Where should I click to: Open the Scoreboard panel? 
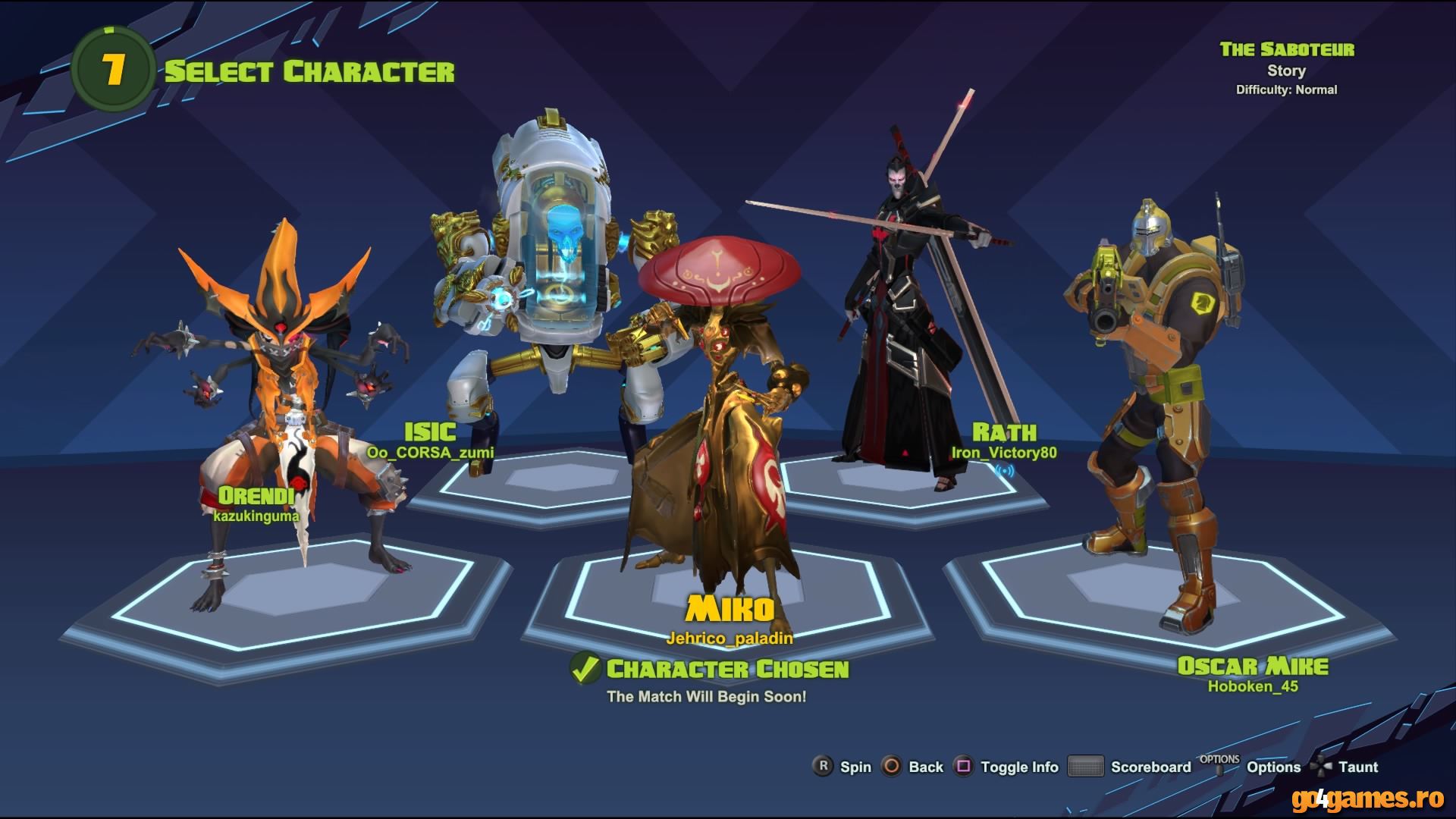[x=1150, y=767]
